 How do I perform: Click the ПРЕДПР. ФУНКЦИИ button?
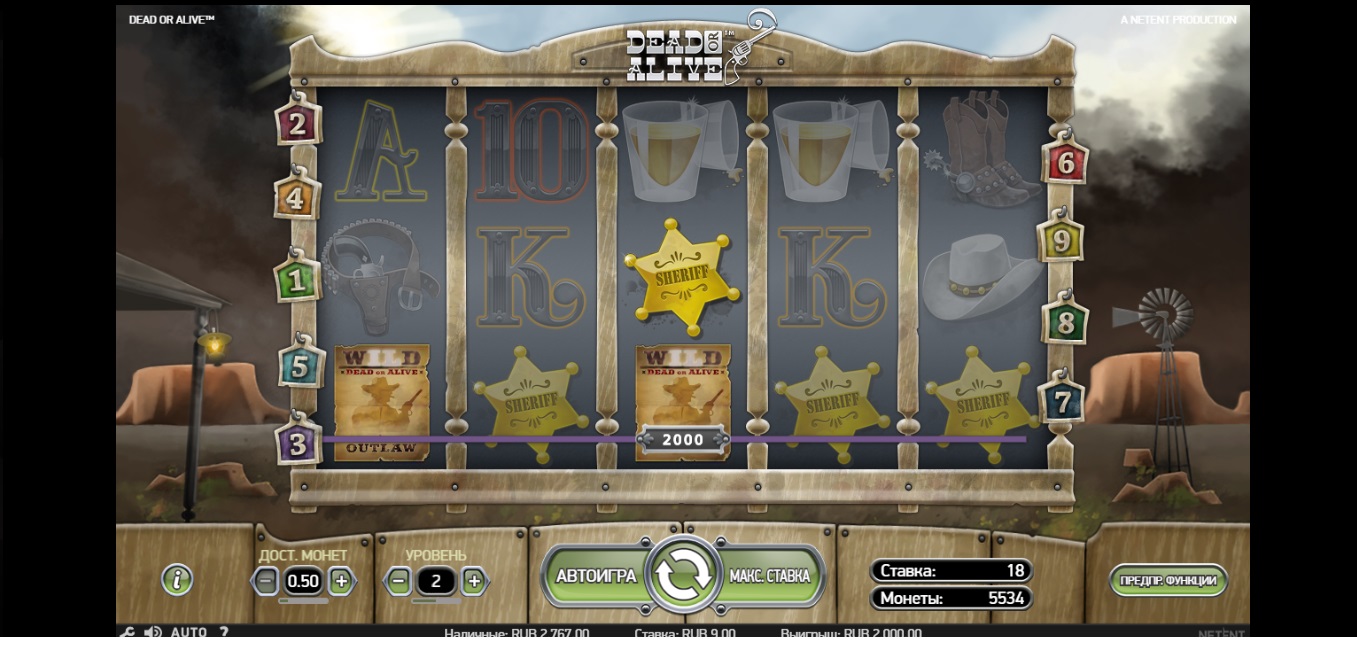point(1168,580)
